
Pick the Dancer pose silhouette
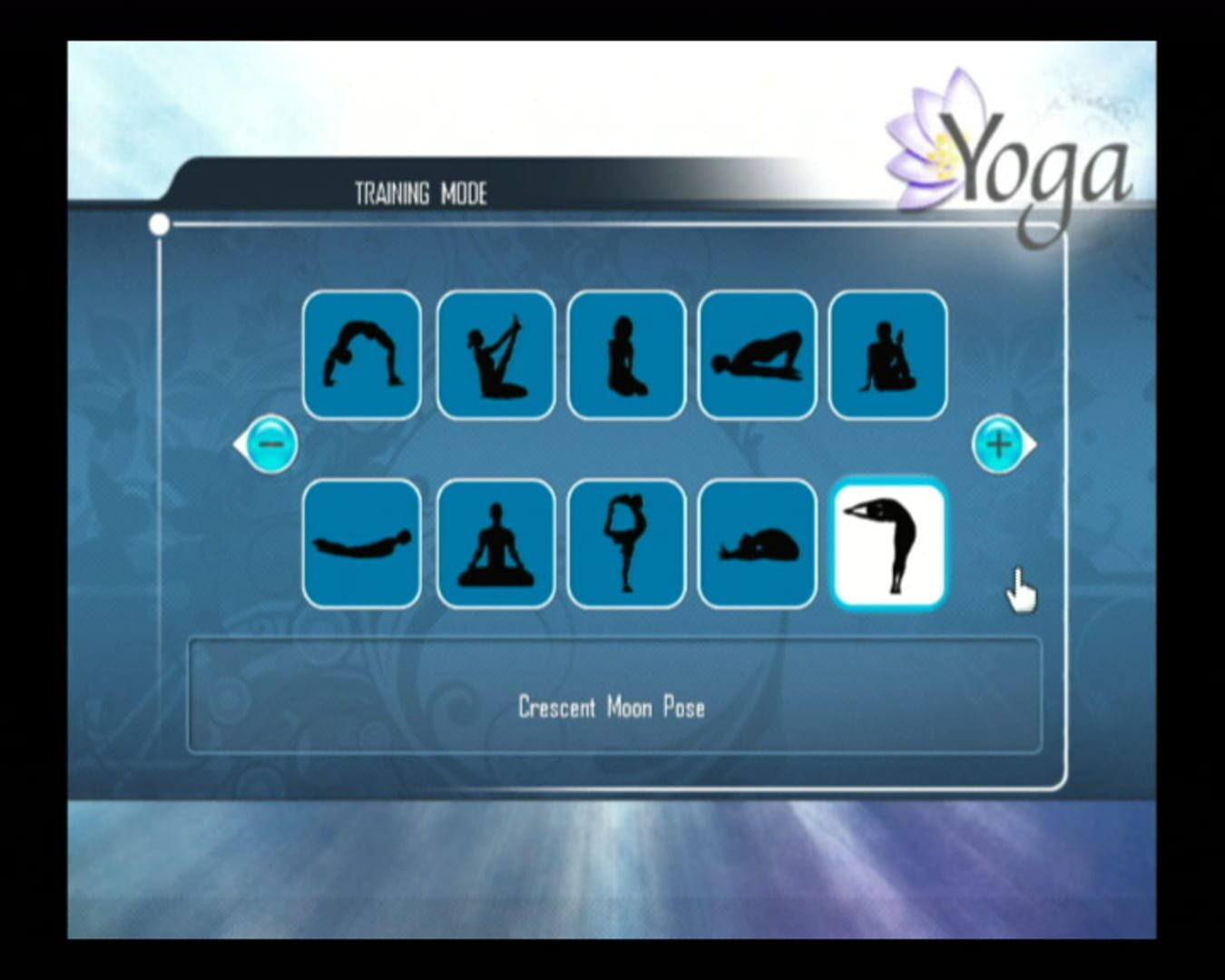pyautogui.click(x=626, y=544)
